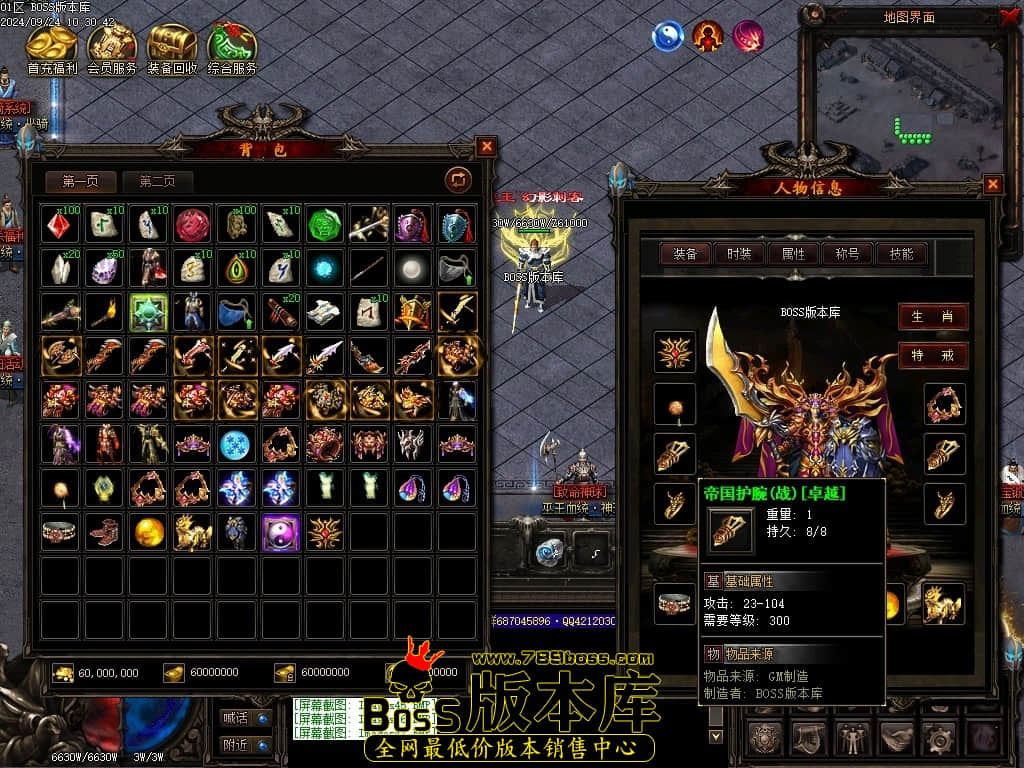Open the 生肖 zodiac panel

click(x=932, y=317)
